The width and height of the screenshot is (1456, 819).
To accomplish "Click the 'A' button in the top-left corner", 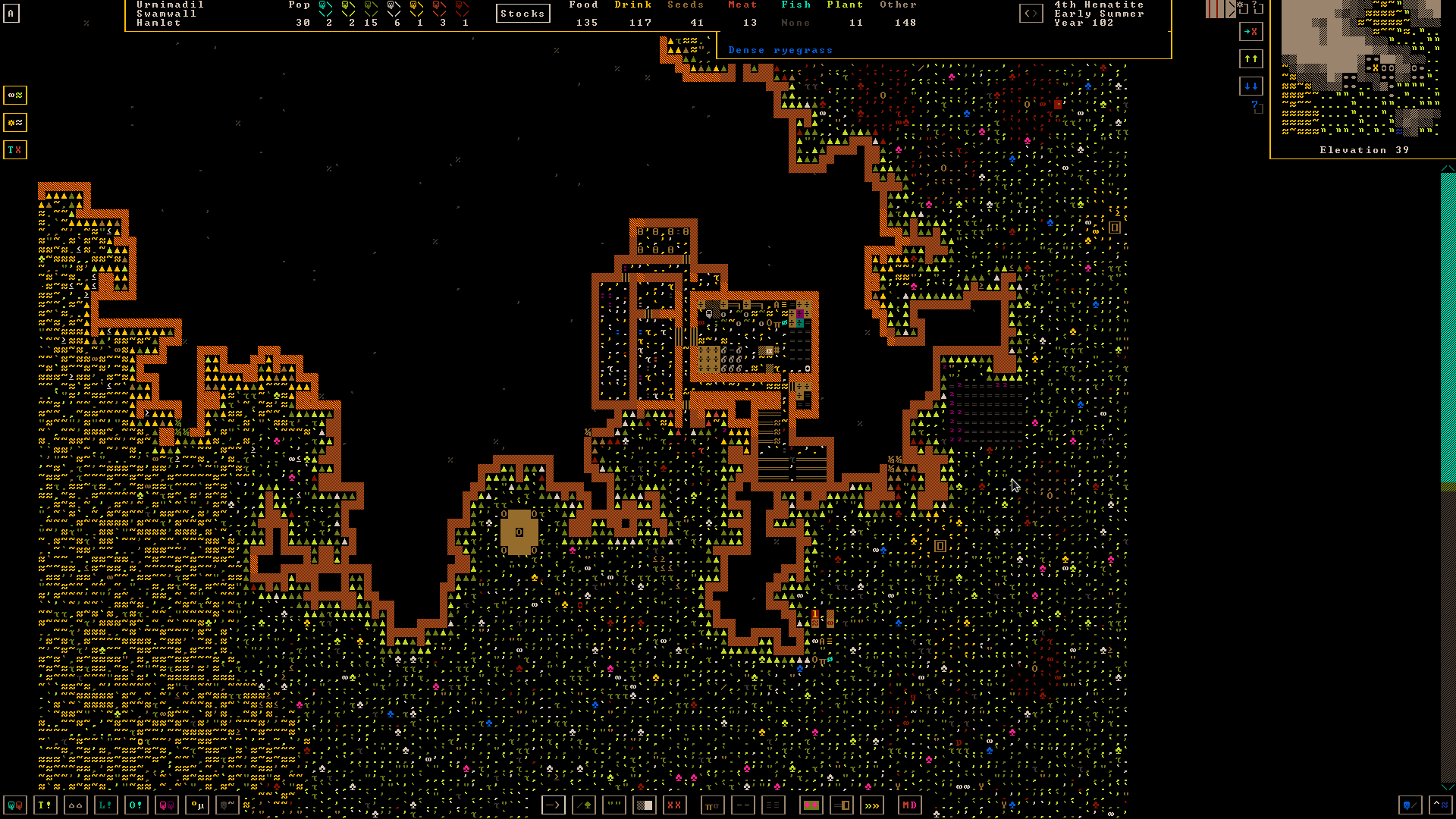I will [11, 13].
